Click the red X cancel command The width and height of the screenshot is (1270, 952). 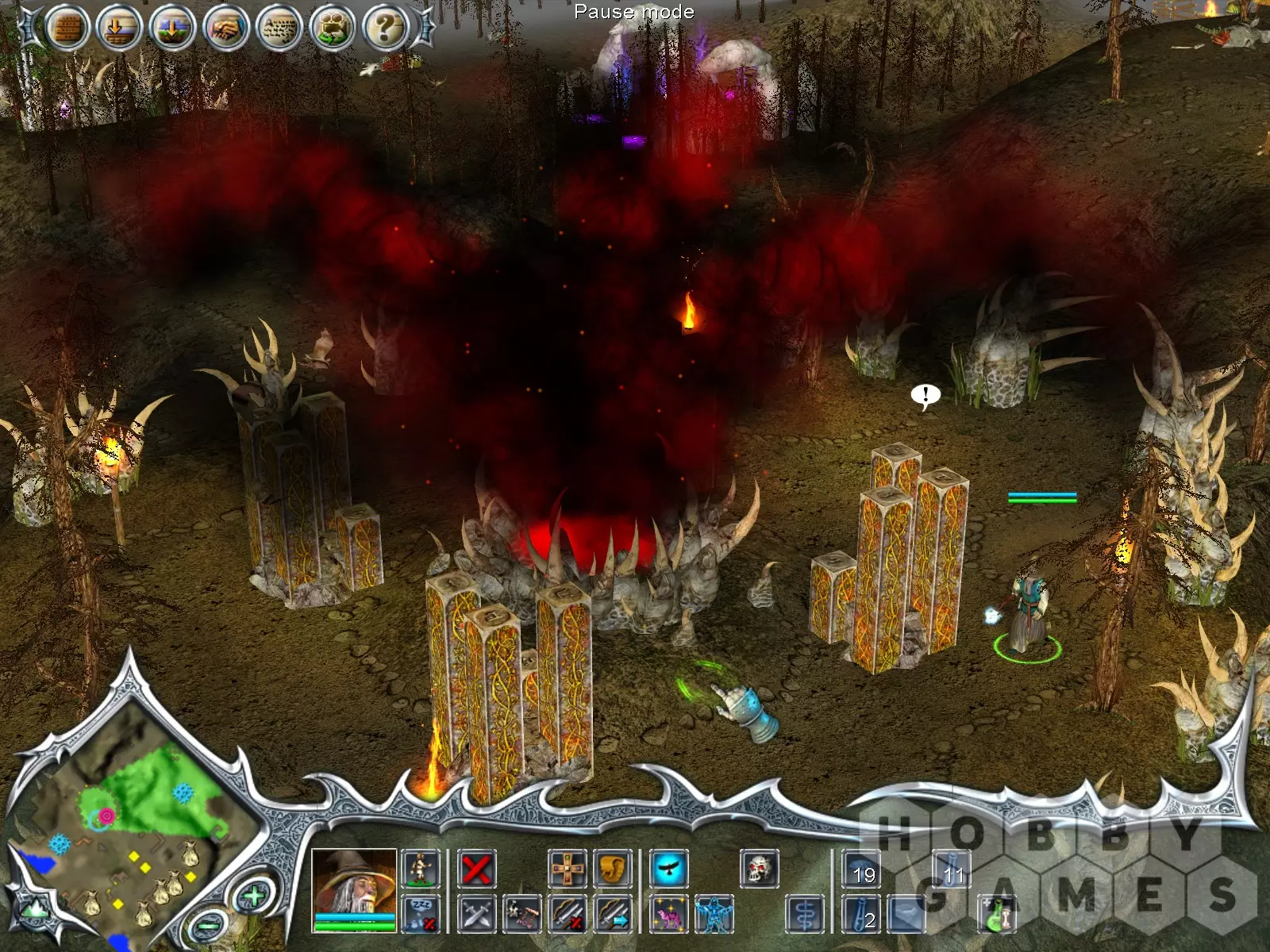click(477, 869)
